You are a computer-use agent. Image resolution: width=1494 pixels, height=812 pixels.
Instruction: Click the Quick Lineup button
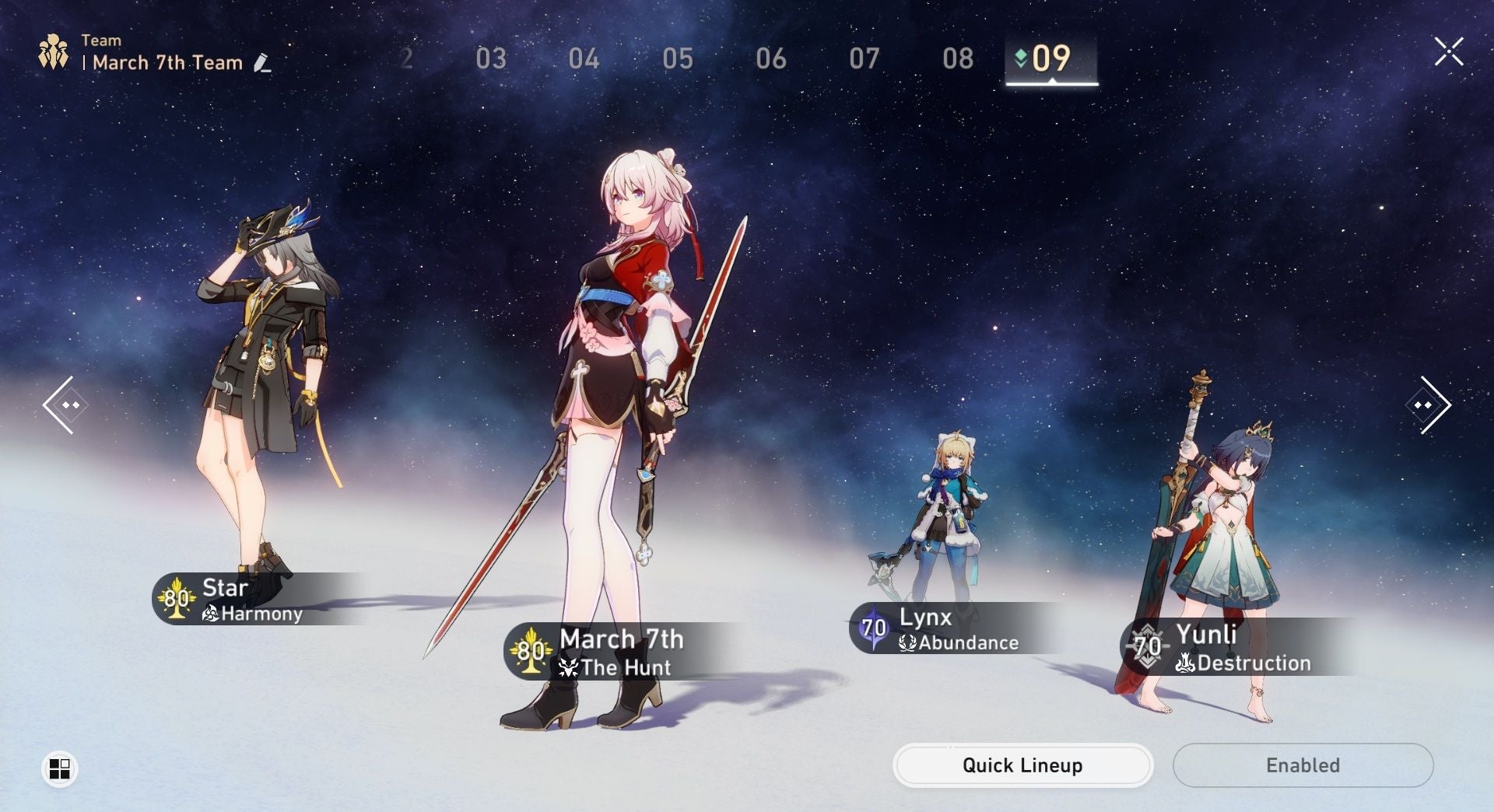click(x=1022, y=765)
